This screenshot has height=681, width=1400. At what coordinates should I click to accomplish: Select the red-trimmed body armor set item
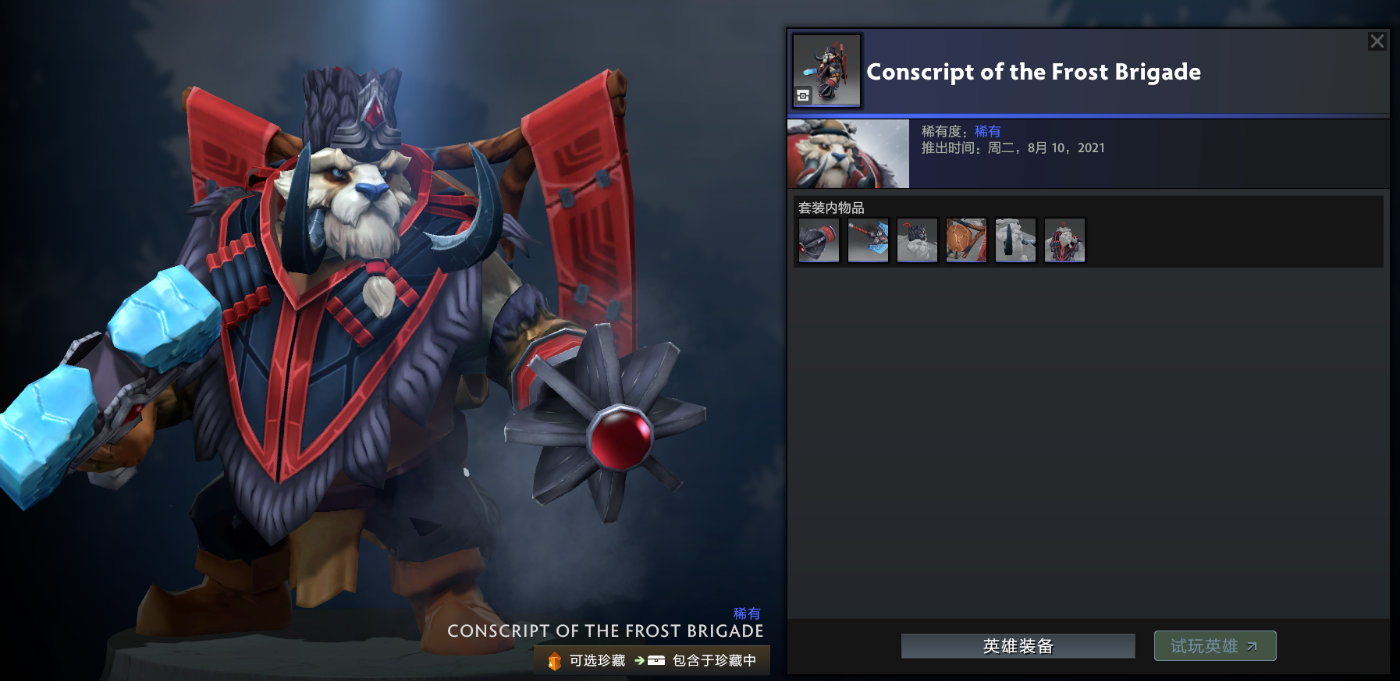point(1065,241)
